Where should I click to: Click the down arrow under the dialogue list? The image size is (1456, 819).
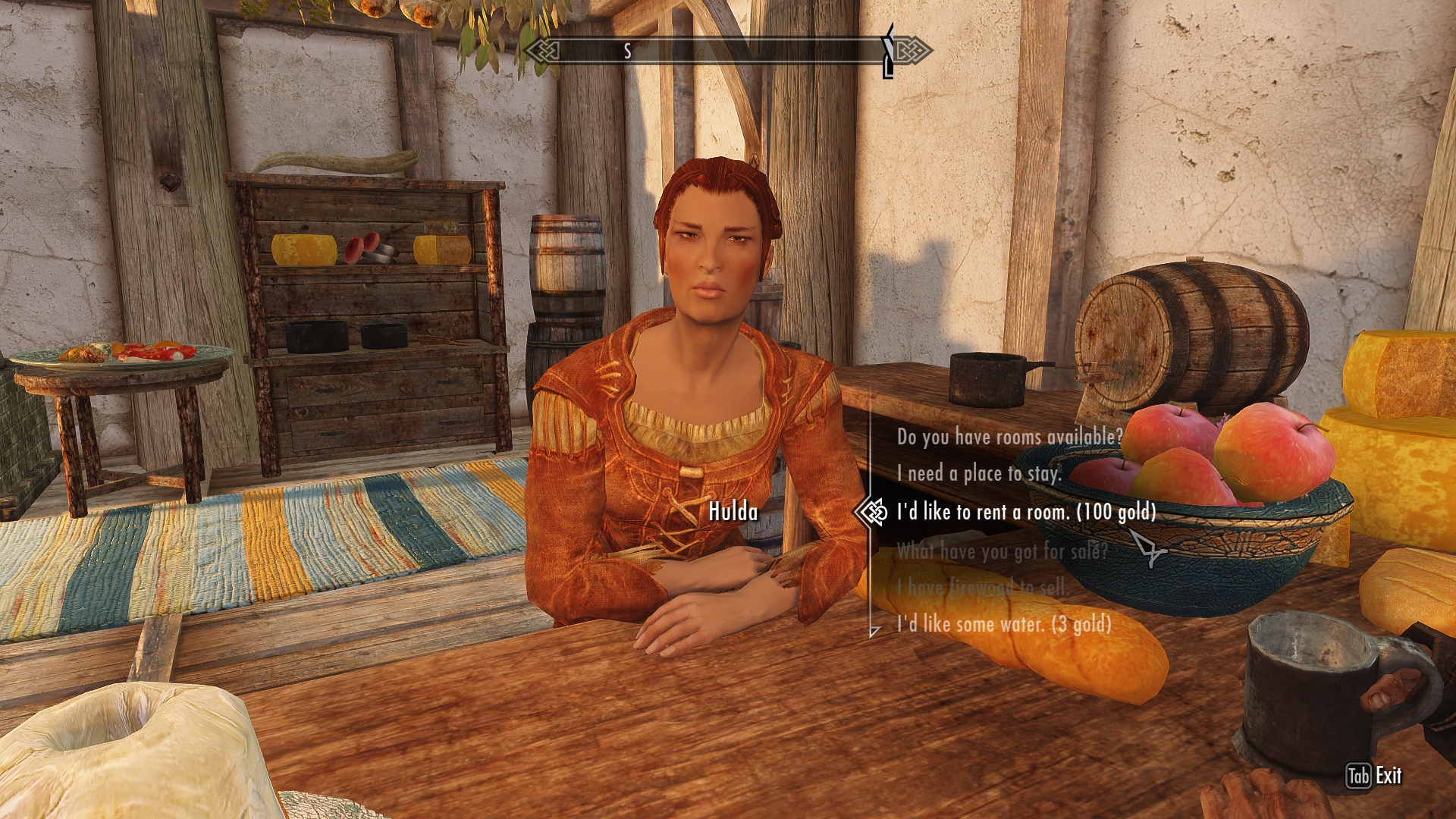pyautogui.click(x=874, y=631)
